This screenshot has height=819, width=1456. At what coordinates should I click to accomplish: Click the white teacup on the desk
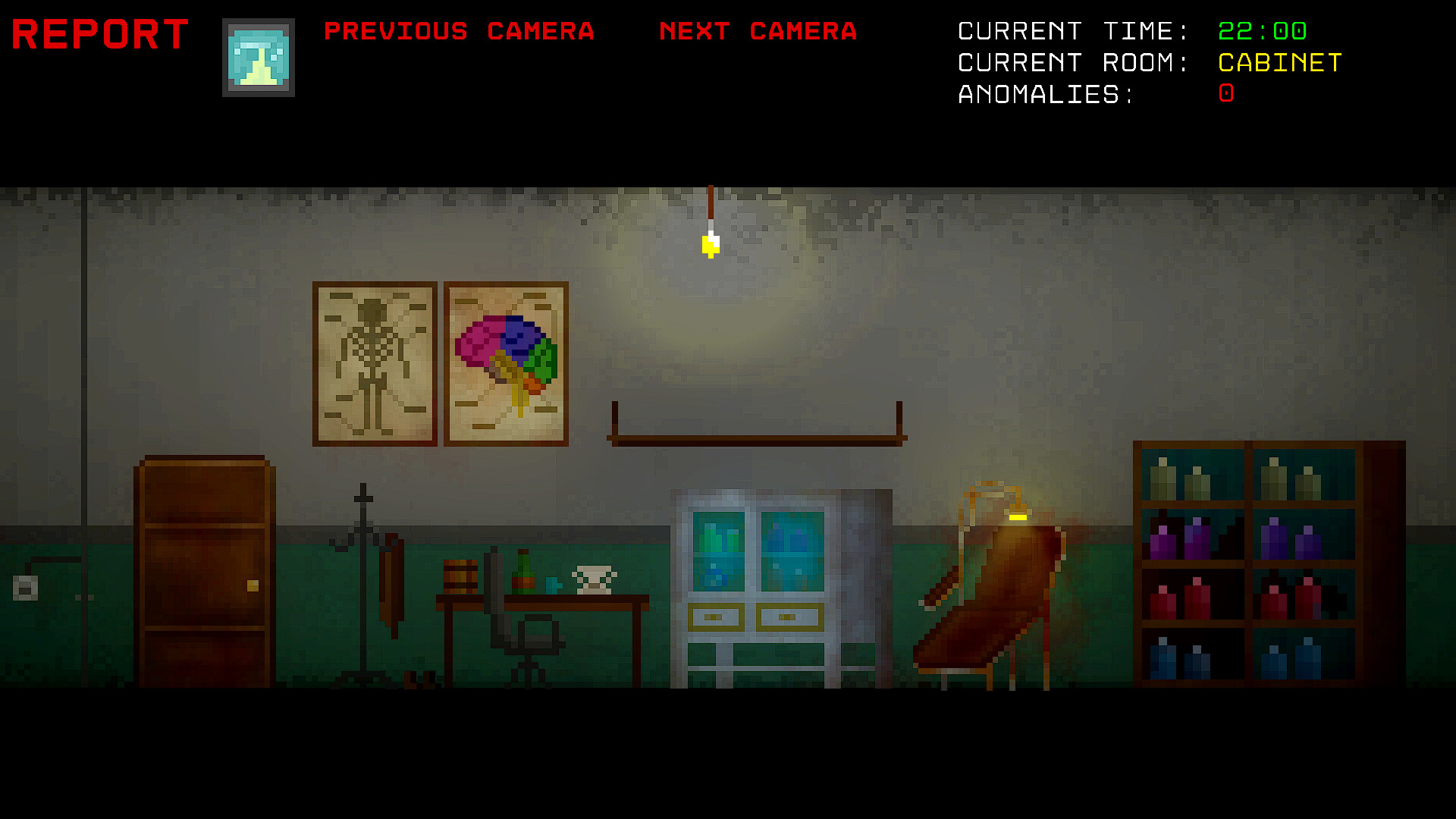tap(593, 580)
